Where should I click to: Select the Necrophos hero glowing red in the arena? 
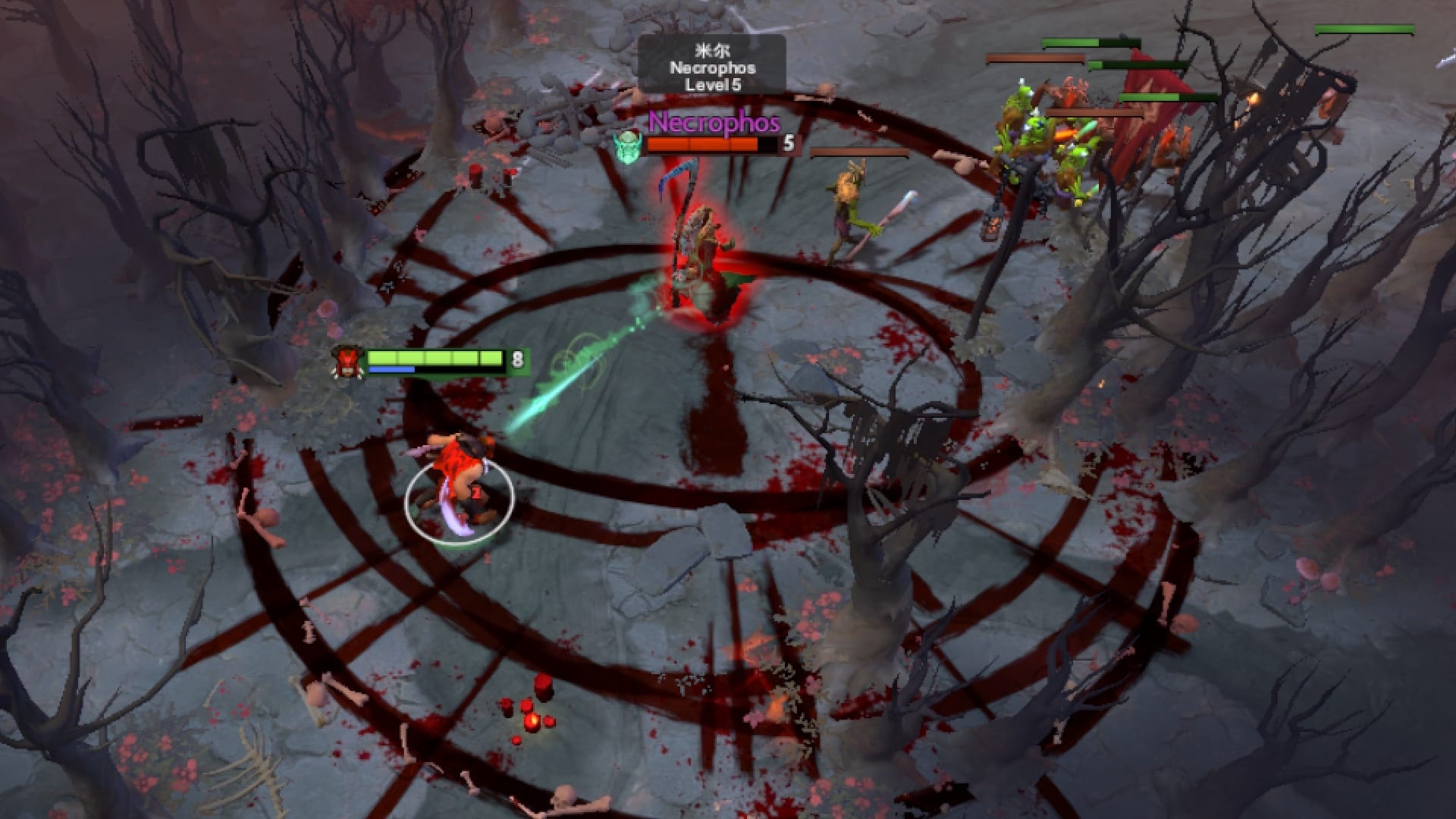pos(701,243)
